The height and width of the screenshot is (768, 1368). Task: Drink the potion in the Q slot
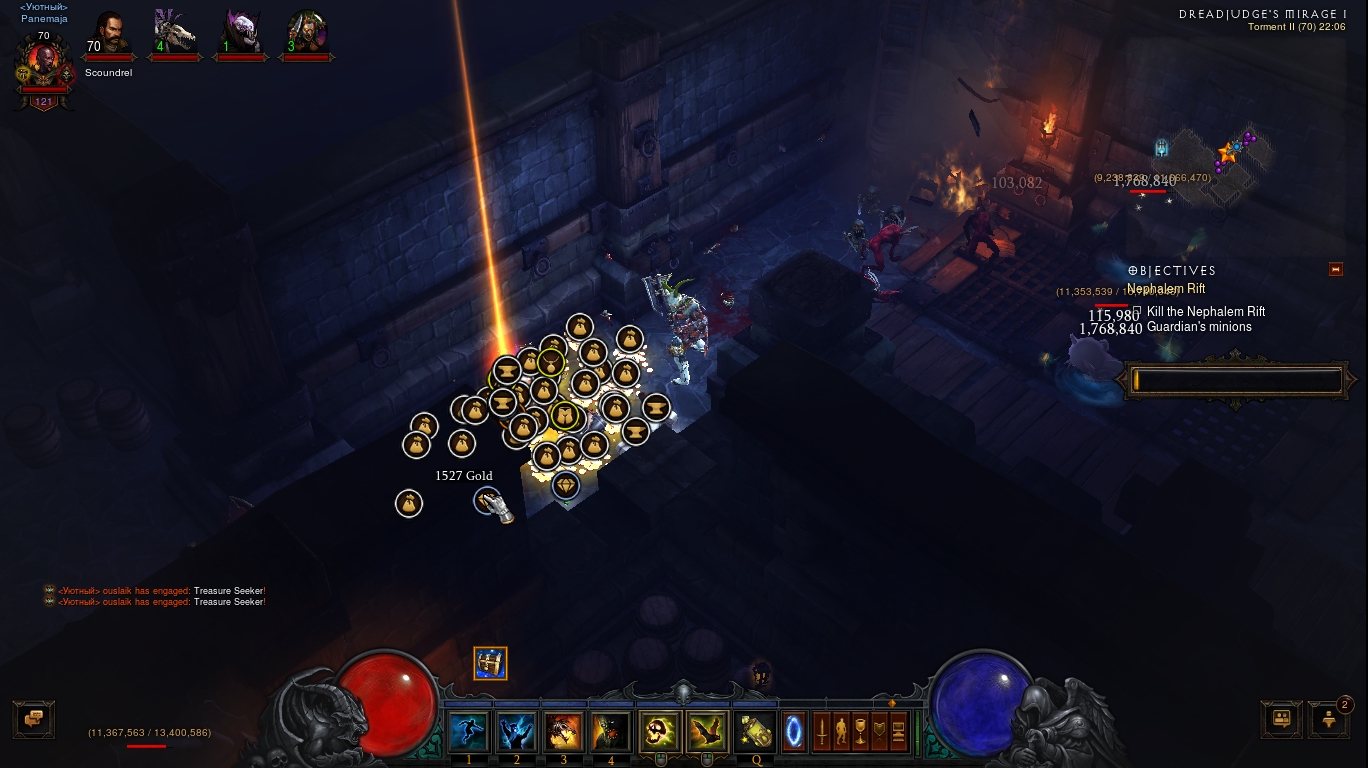(x=756, y=732)
